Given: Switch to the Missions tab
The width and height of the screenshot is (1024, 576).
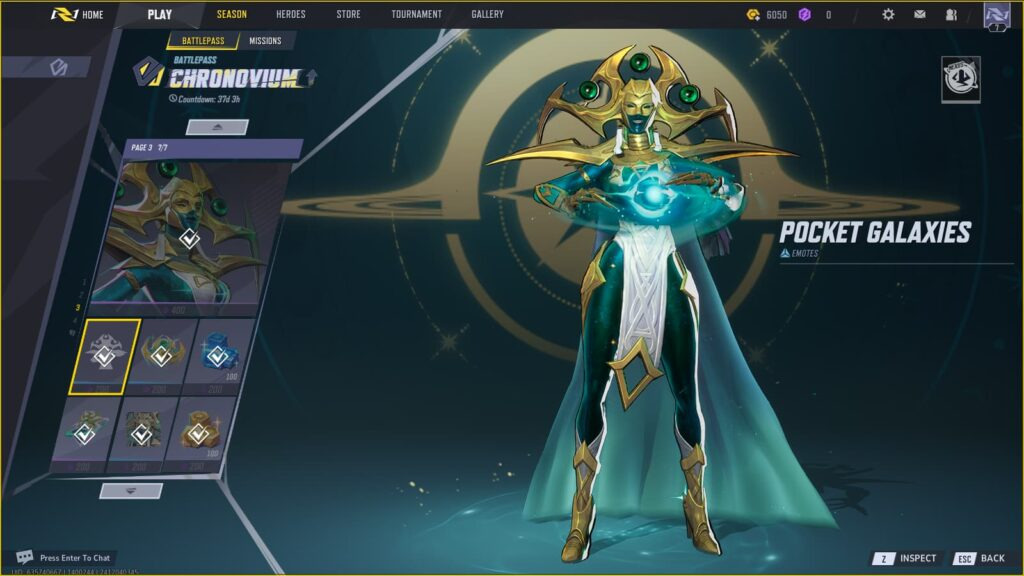Looking at the screenshot, I should [x=265, y=41].
